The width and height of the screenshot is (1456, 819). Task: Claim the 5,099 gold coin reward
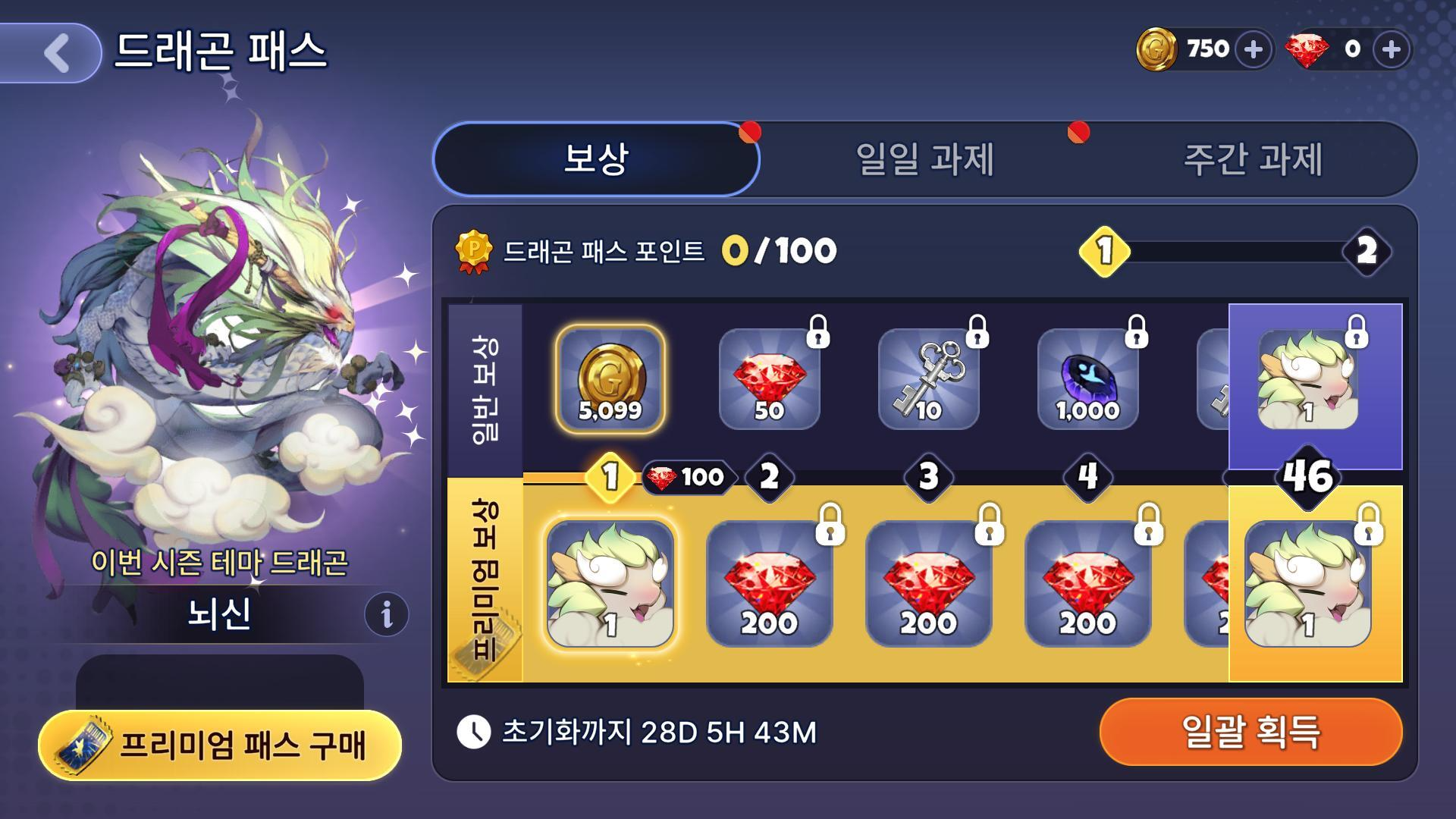click(x=610, y=379)
